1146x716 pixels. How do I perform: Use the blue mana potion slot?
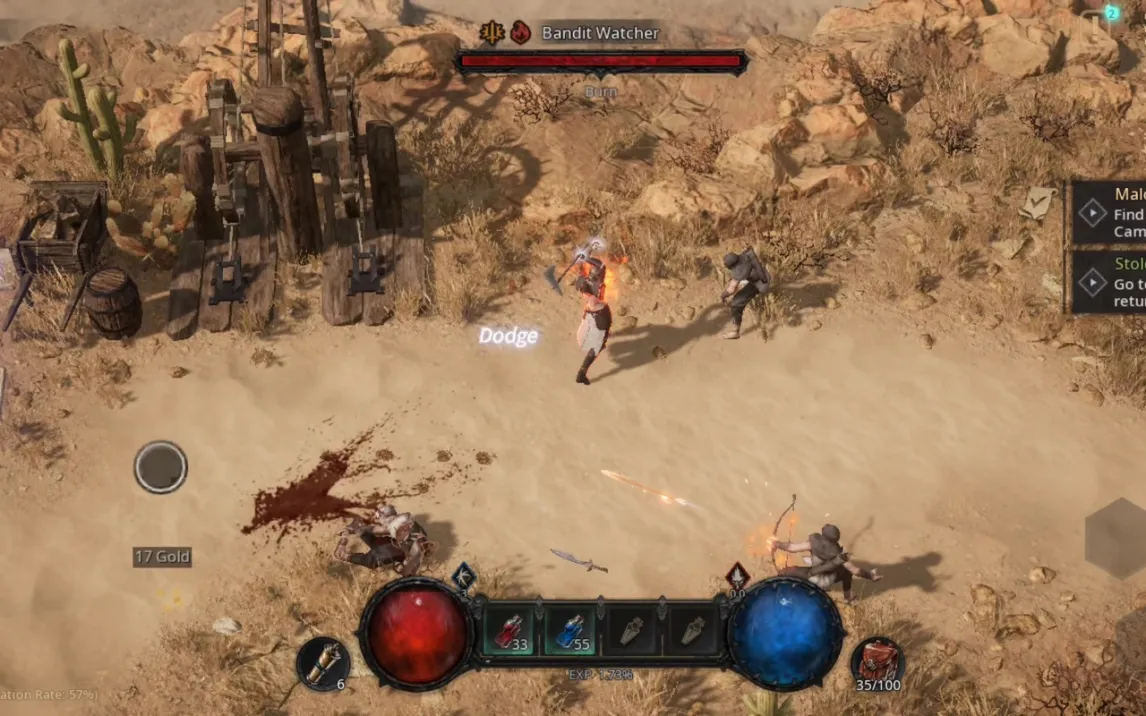coord(570,631)
